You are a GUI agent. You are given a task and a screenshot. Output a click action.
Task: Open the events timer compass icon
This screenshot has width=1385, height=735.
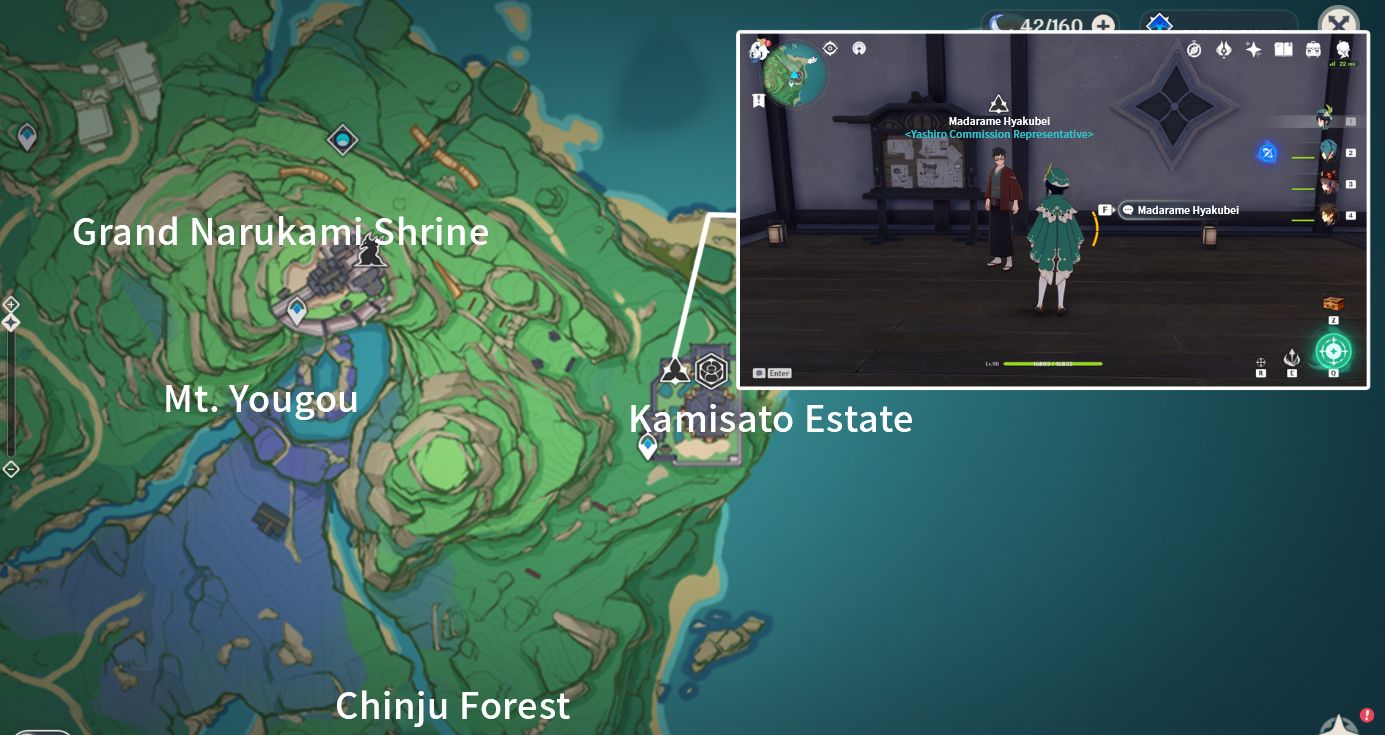pyautogui.click(x=1194, y=48)
